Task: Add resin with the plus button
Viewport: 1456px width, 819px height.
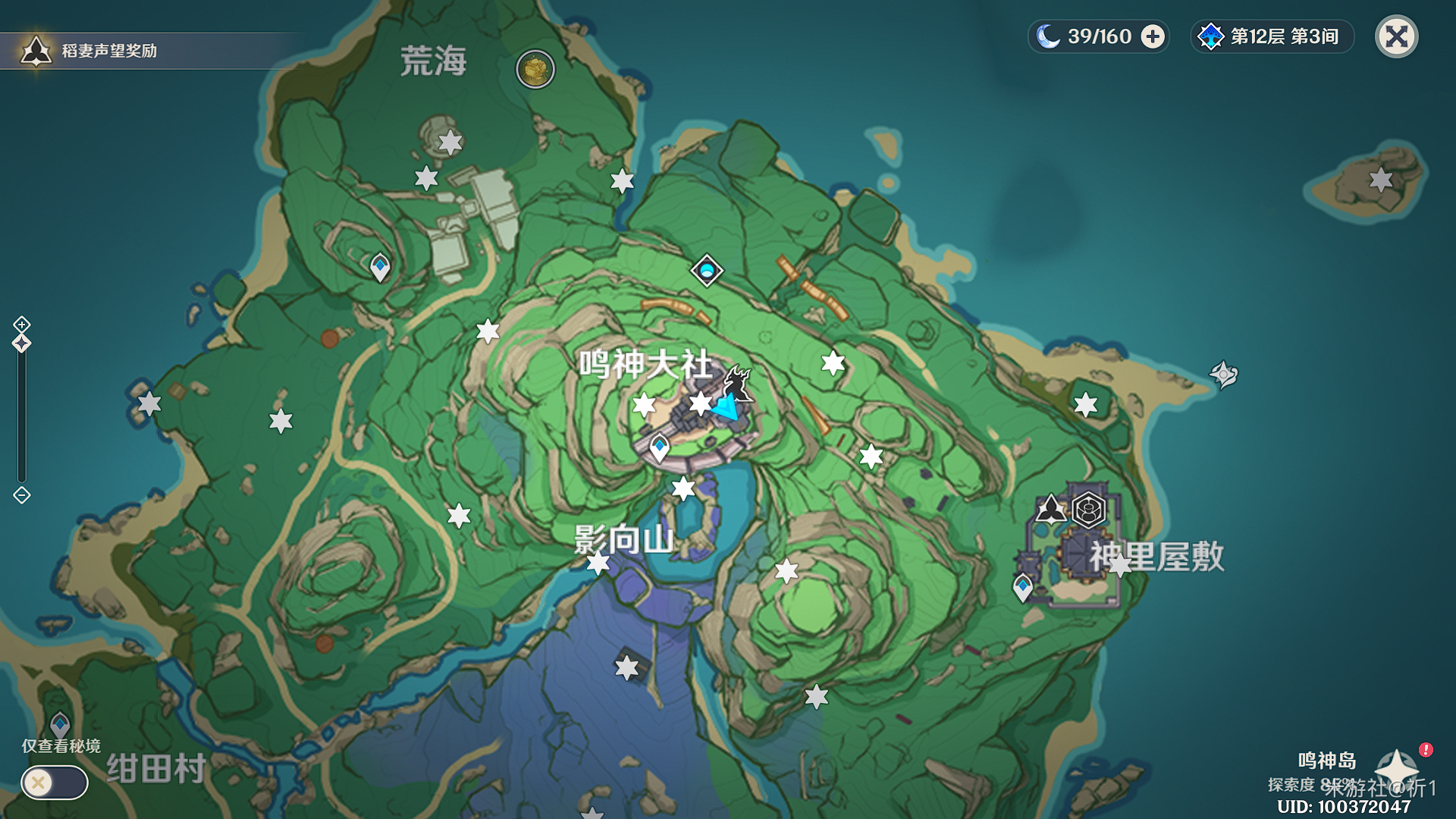Action: tap(1153, 36)
